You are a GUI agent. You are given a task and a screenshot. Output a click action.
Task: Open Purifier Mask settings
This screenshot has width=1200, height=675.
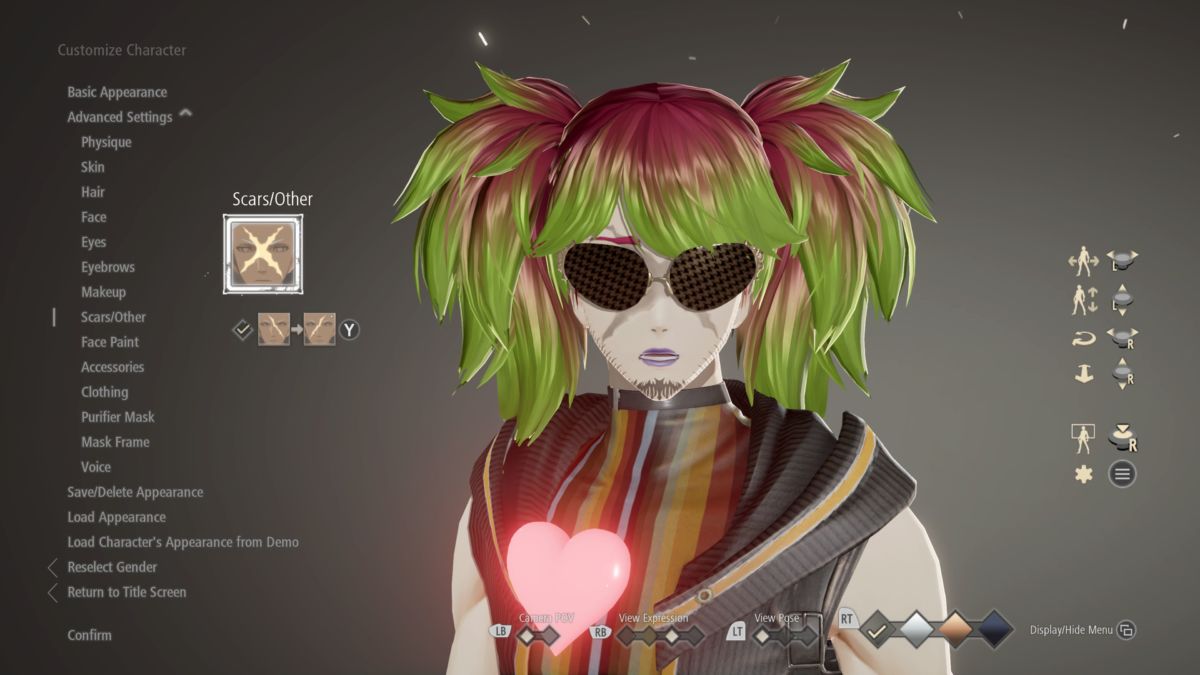(x=118, y=417)
